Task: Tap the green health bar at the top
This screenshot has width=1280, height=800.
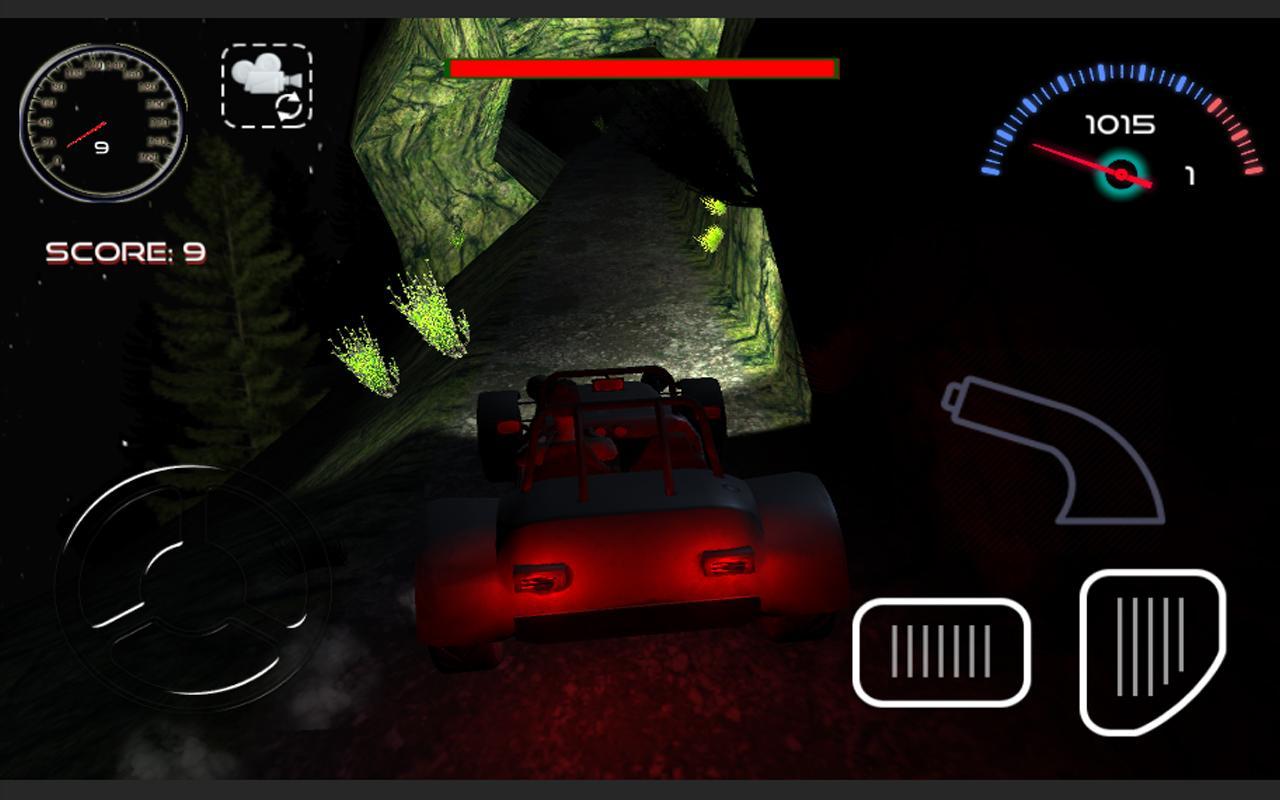Action: pyautogui.click(x=640, y=69)
